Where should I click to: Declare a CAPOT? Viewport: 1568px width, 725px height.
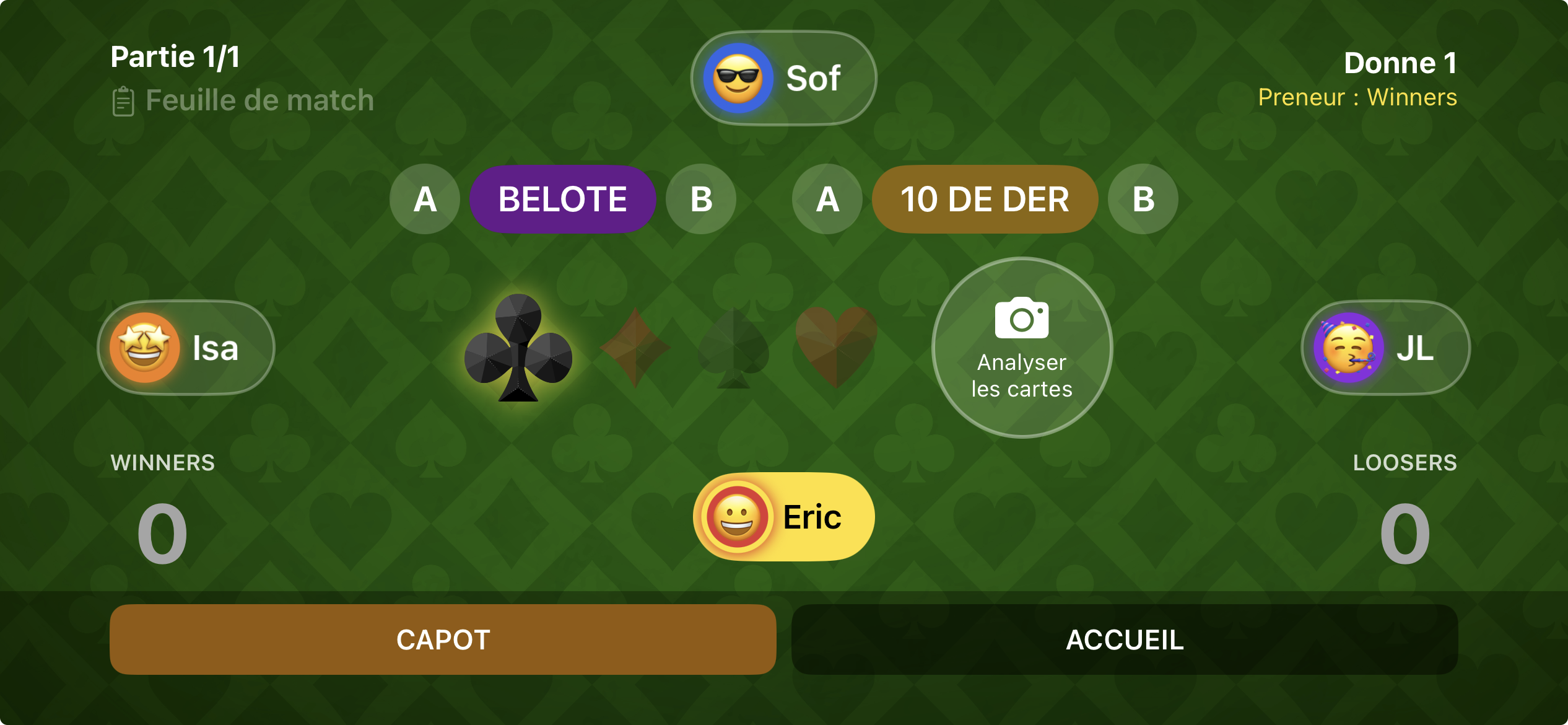coord(442,639)
